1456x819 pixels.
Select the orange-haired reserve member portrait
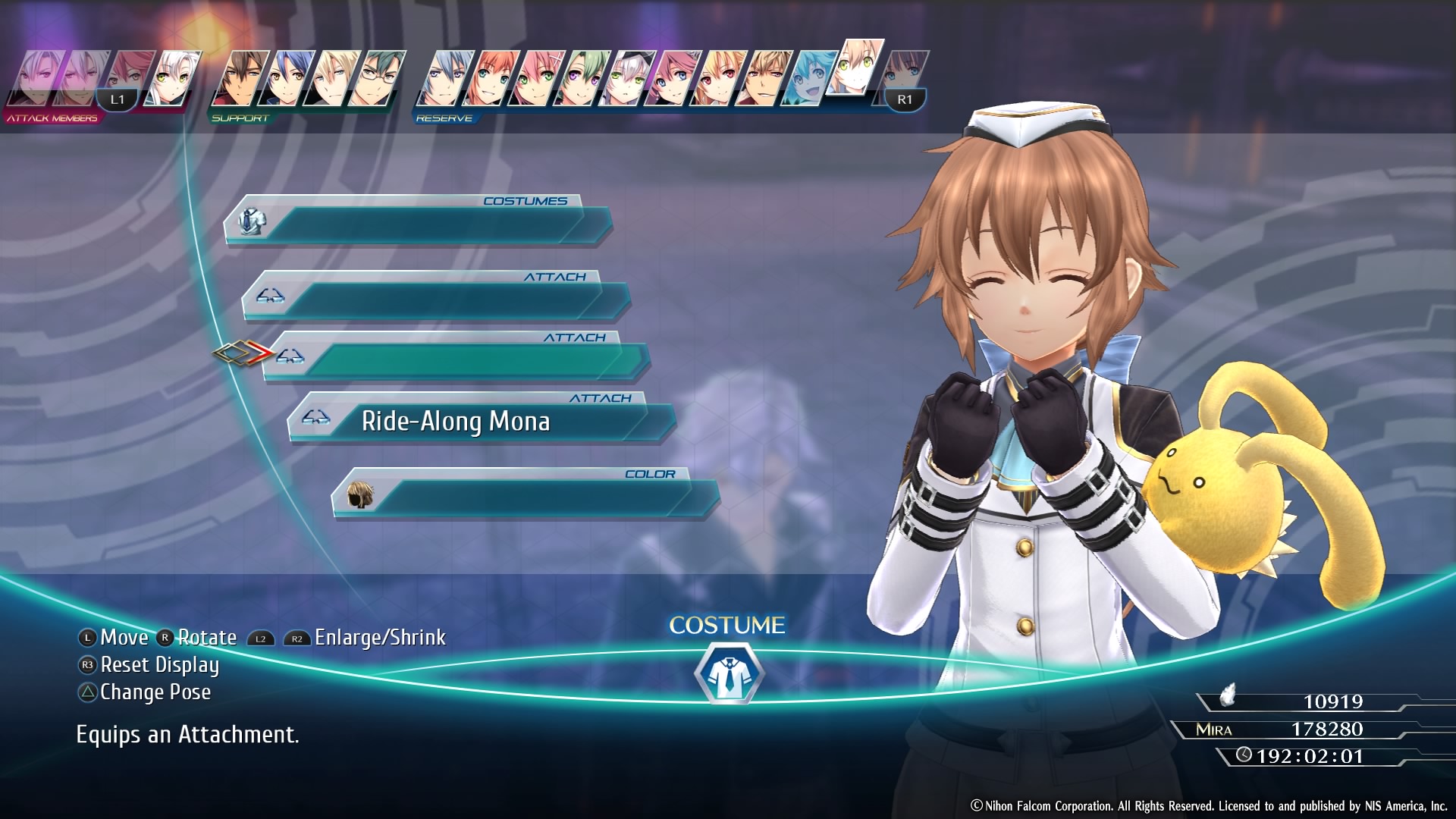pyautogui.click(x=490, y=78)
